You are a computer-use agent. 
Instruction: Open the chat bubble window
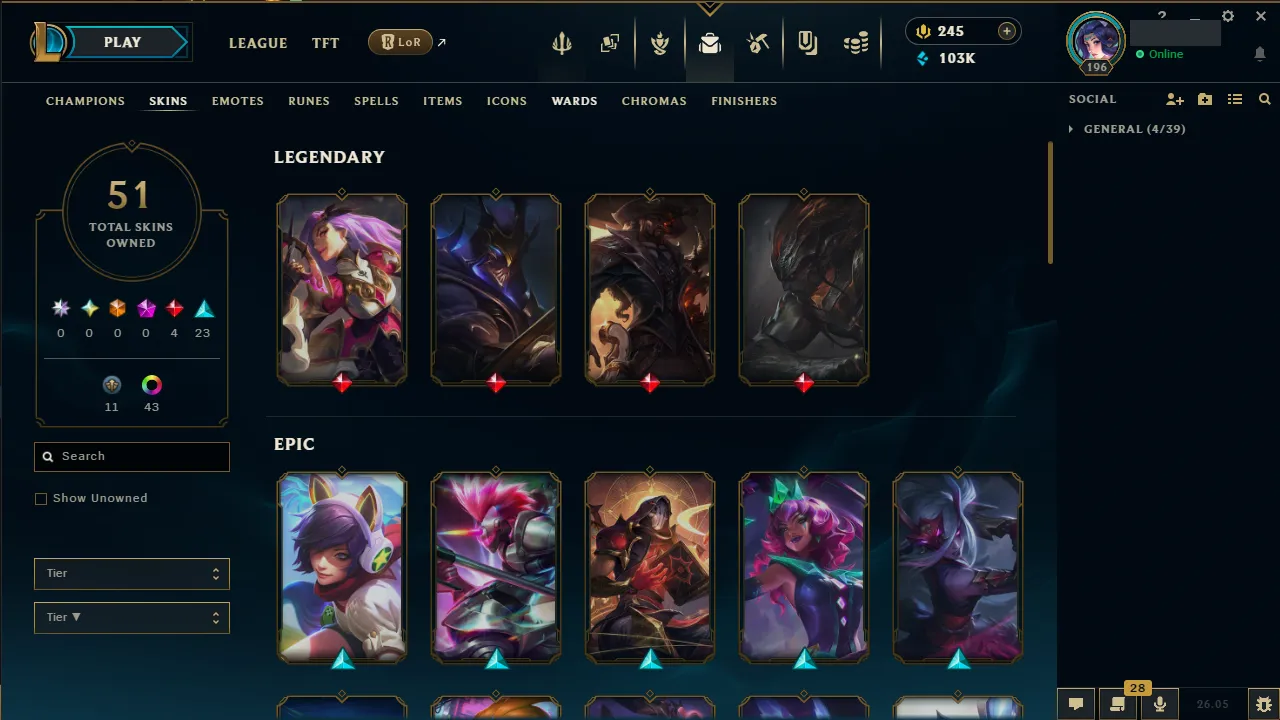point(1076,704)
